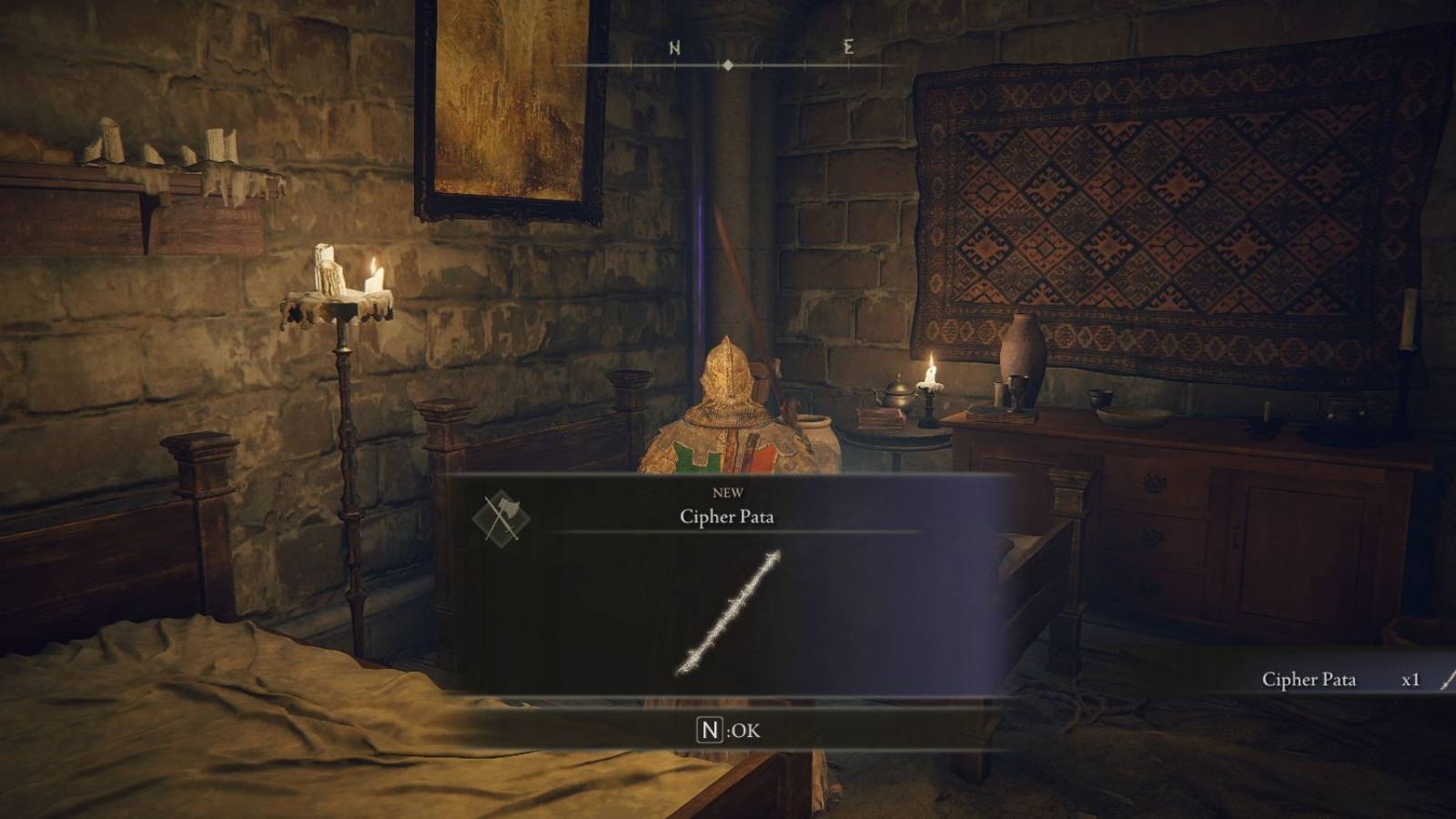Click the diamond indicator at compass center
The image size is (1456, 819).
point(728,65)
